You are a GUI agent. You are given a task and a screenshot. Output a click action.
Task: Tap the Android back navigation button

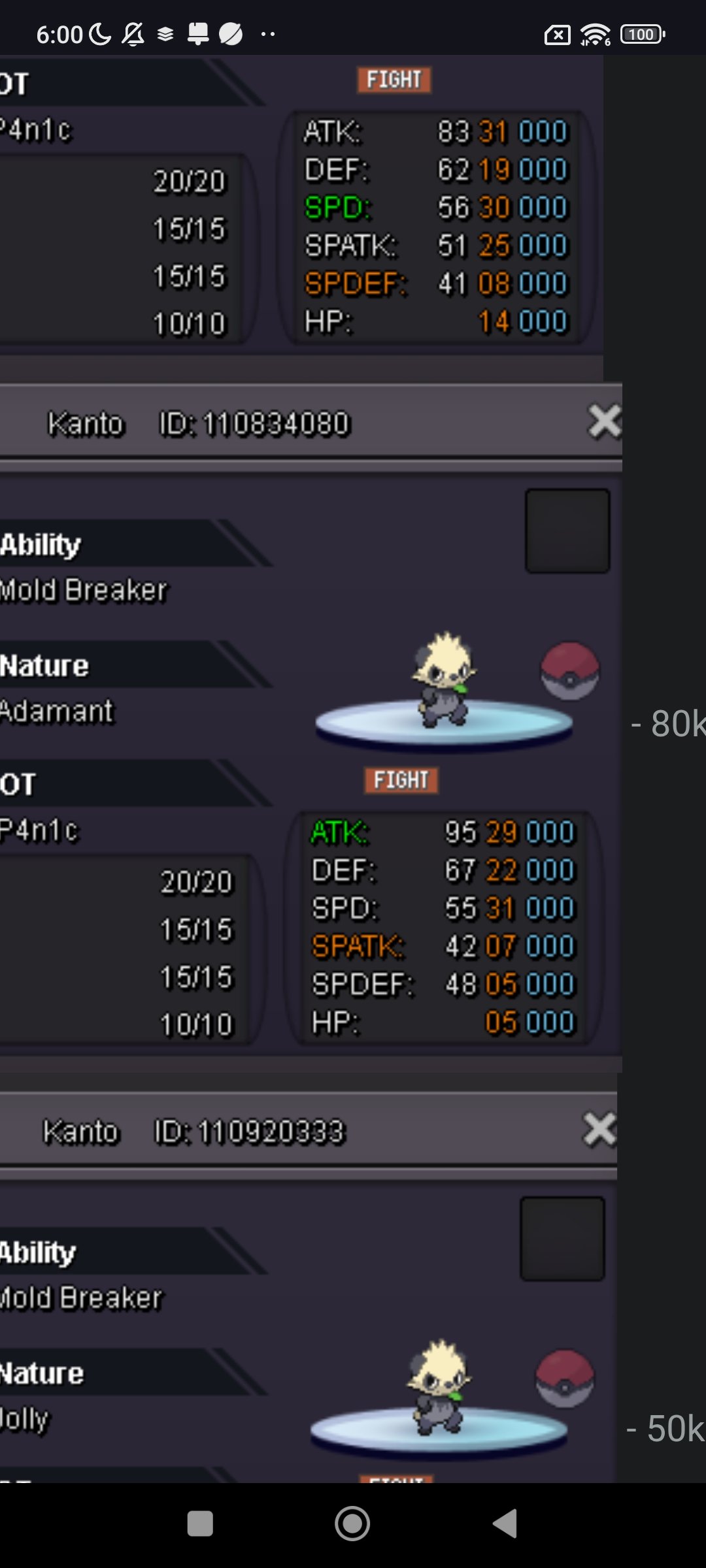point(505,1524)
